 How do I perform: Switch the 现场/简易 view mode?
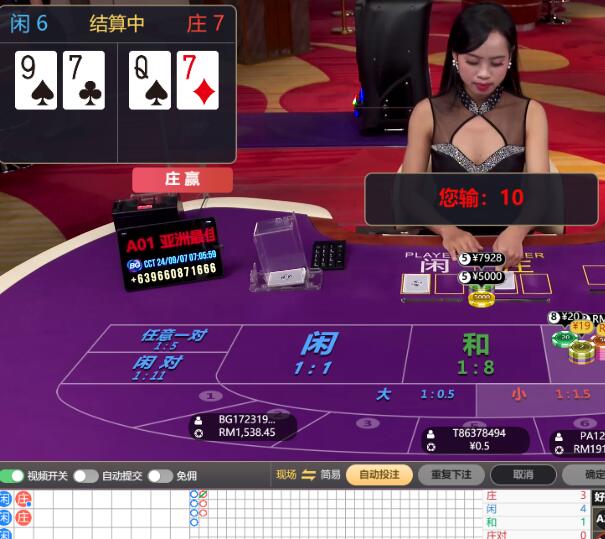[x=309, y=475]
